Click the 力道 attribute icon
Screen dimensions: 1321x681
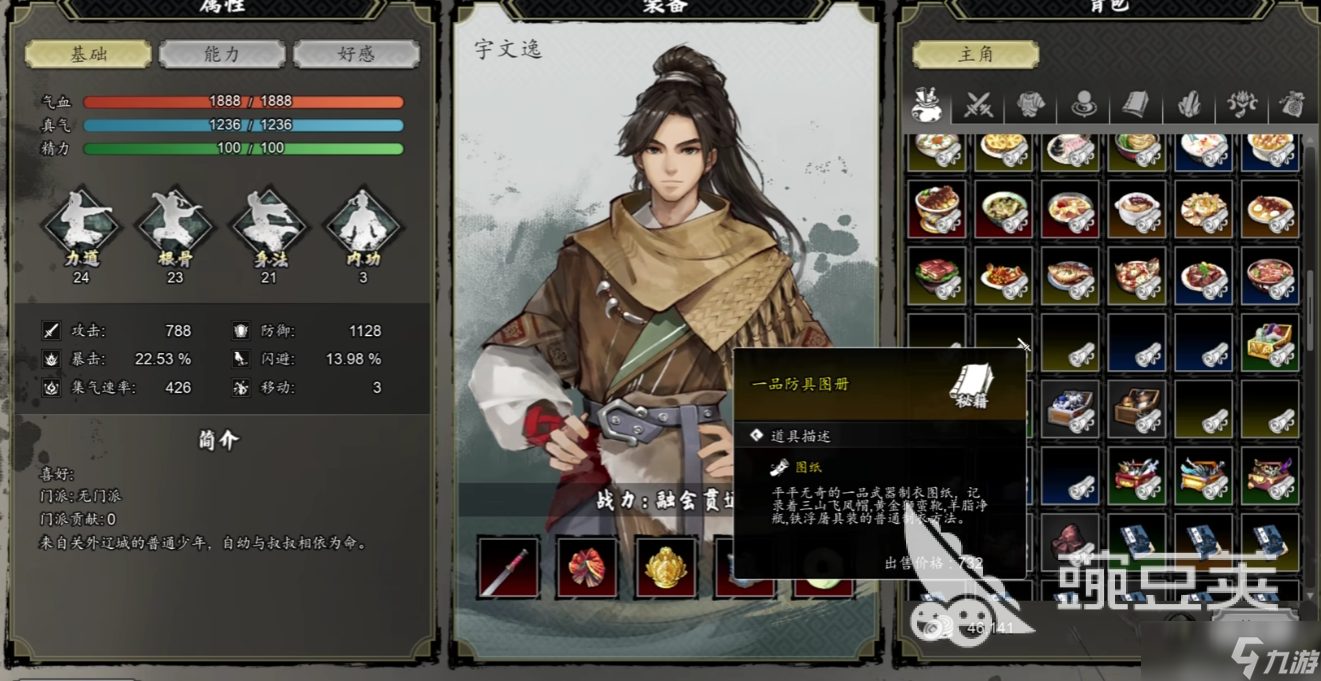pos(81,227)
